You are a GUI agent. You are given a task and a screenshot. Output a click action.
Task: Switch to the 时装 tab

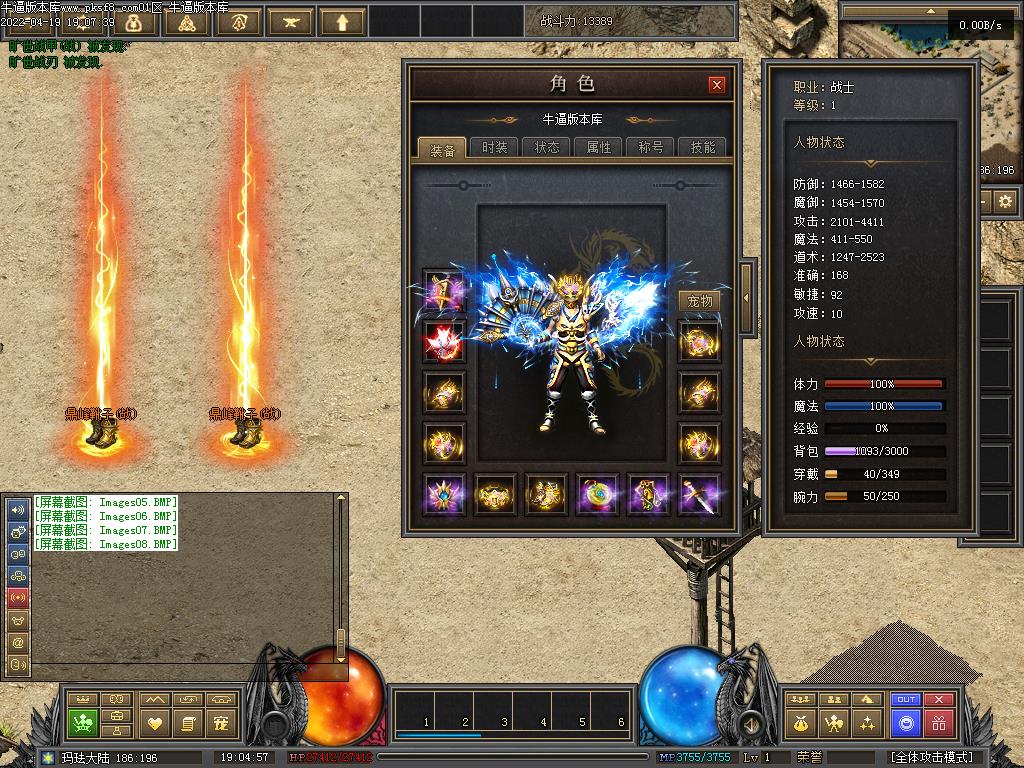coord(494,147)
